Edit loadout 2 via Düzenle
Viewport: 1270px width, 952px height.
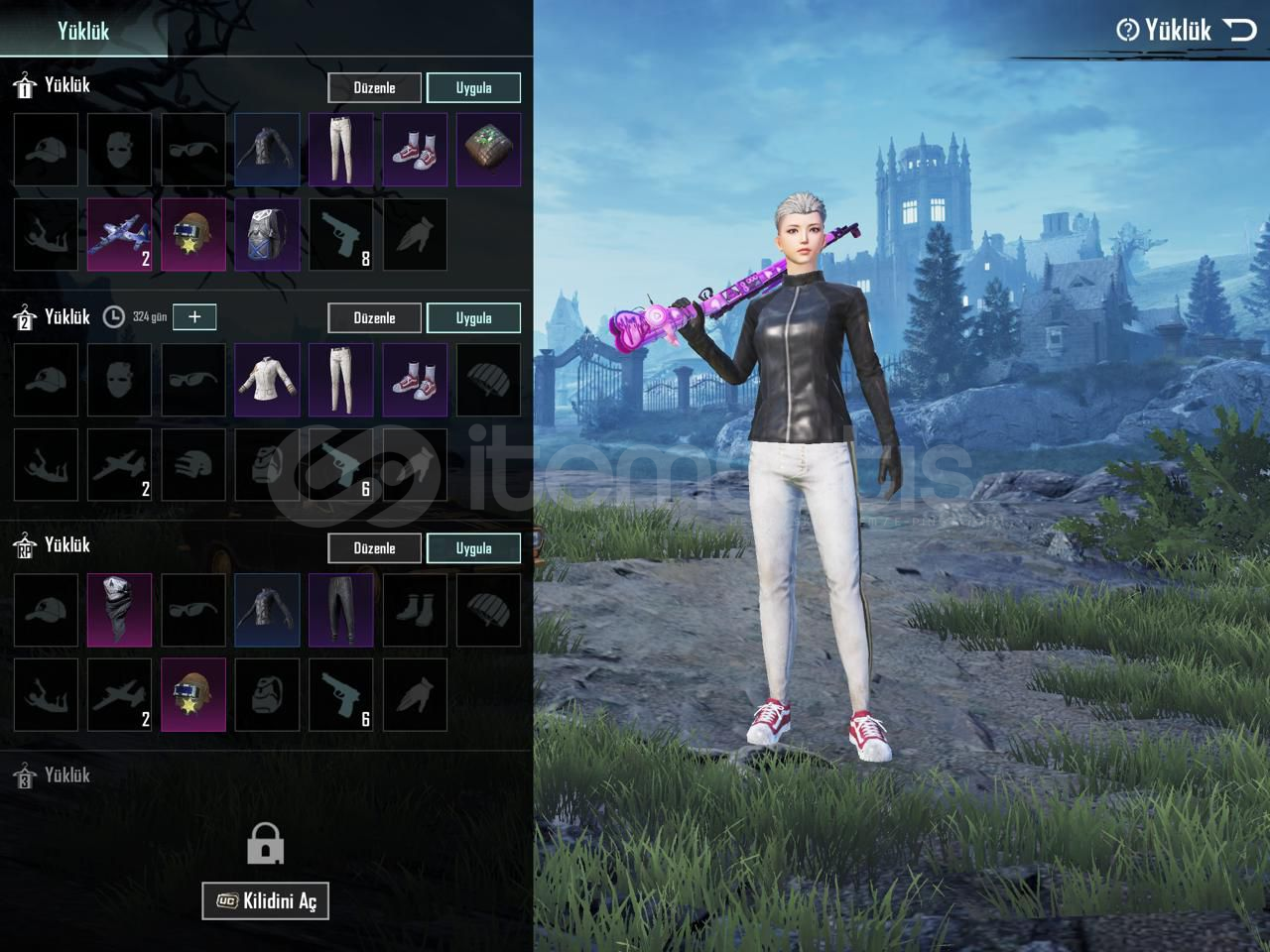tap(374, 317)
